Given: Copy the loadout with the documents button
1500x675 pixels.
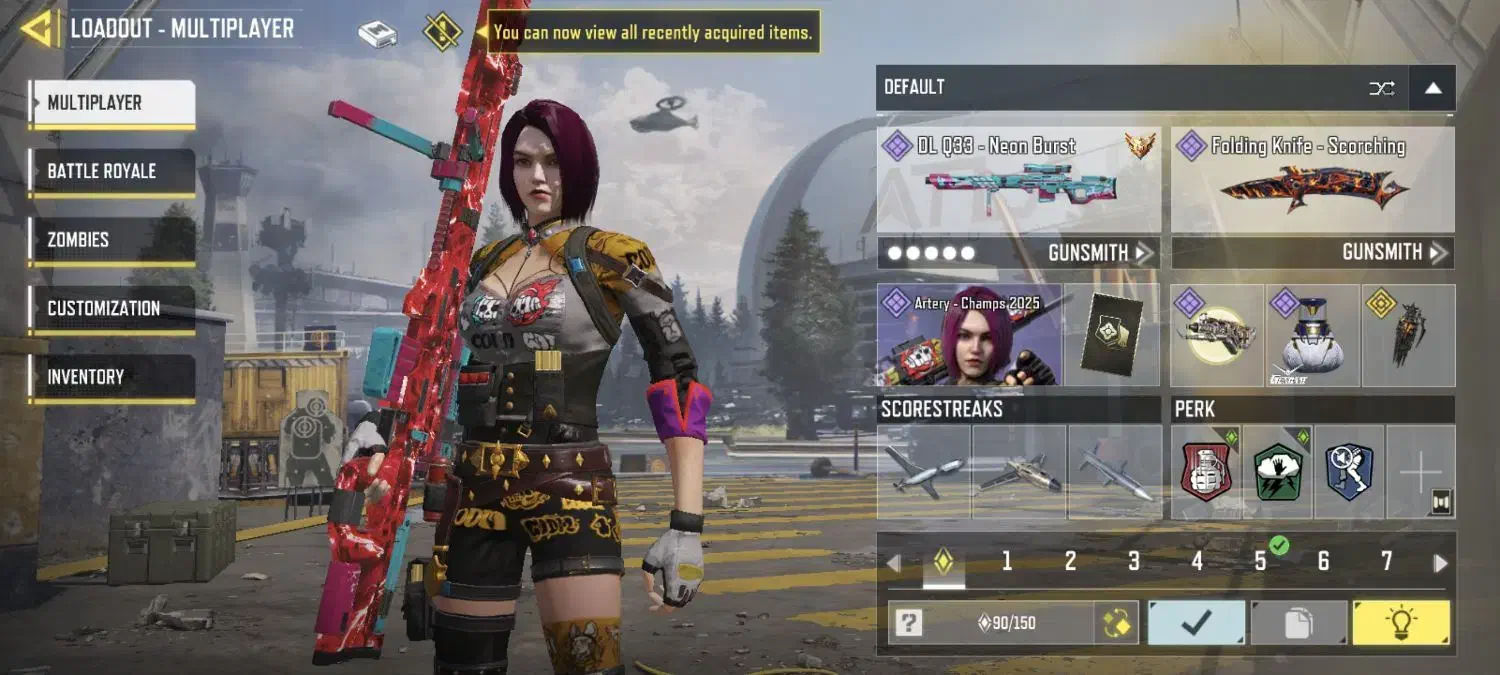Looking at the screenshot, I should click(x=1298, y=623).
